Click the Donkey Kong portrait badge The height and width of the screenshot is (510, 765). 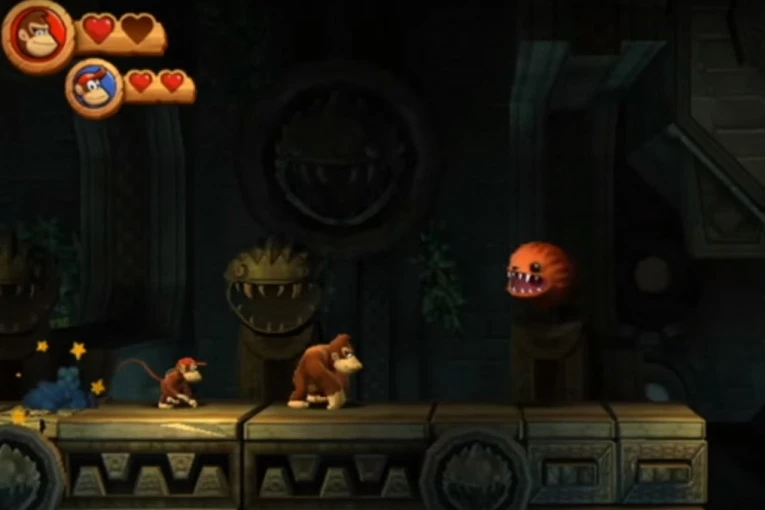tap(38, 36)
